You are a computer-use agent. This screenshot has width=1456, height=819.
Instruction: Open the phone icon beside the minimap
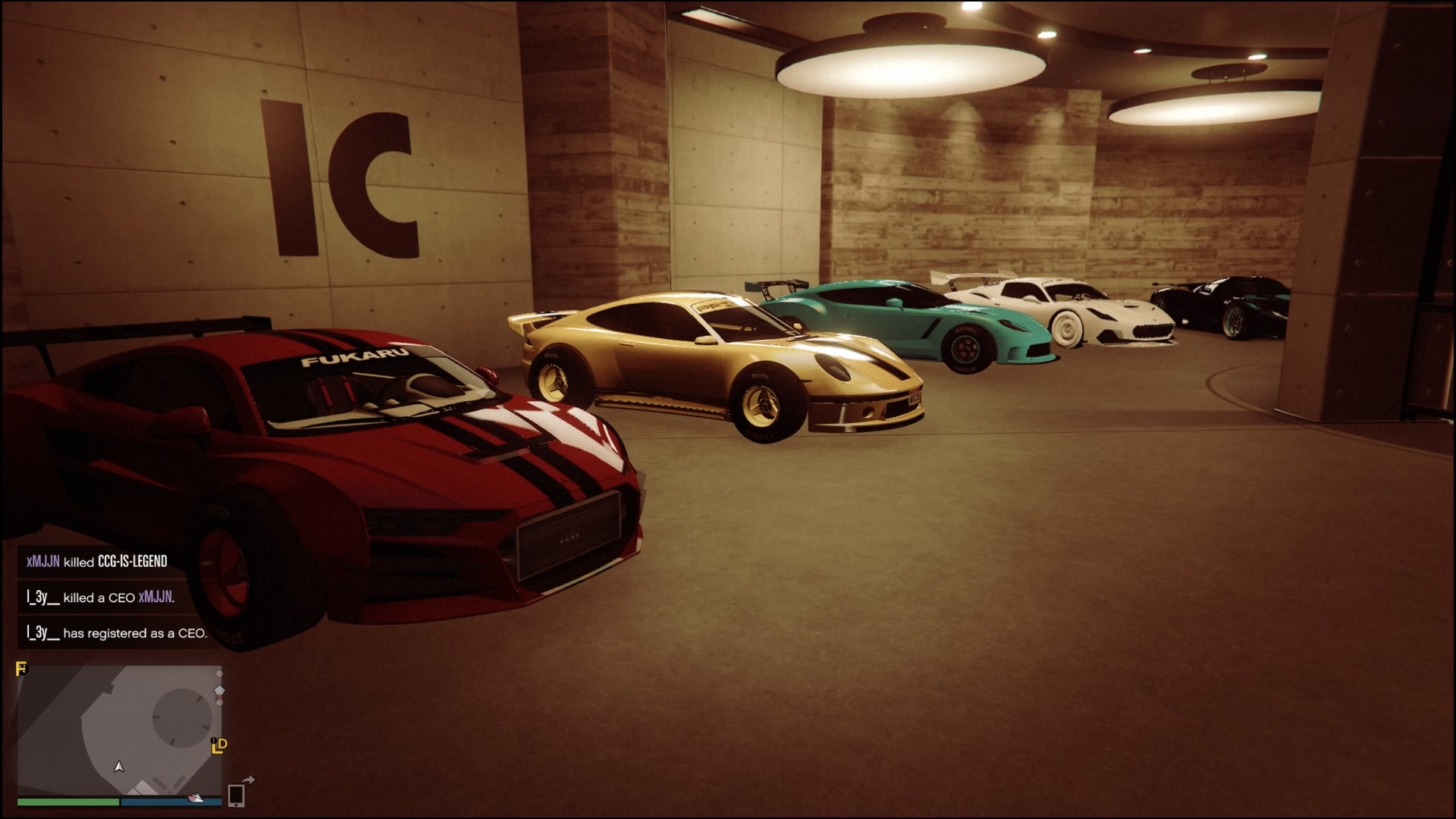[x=236, y=795]
